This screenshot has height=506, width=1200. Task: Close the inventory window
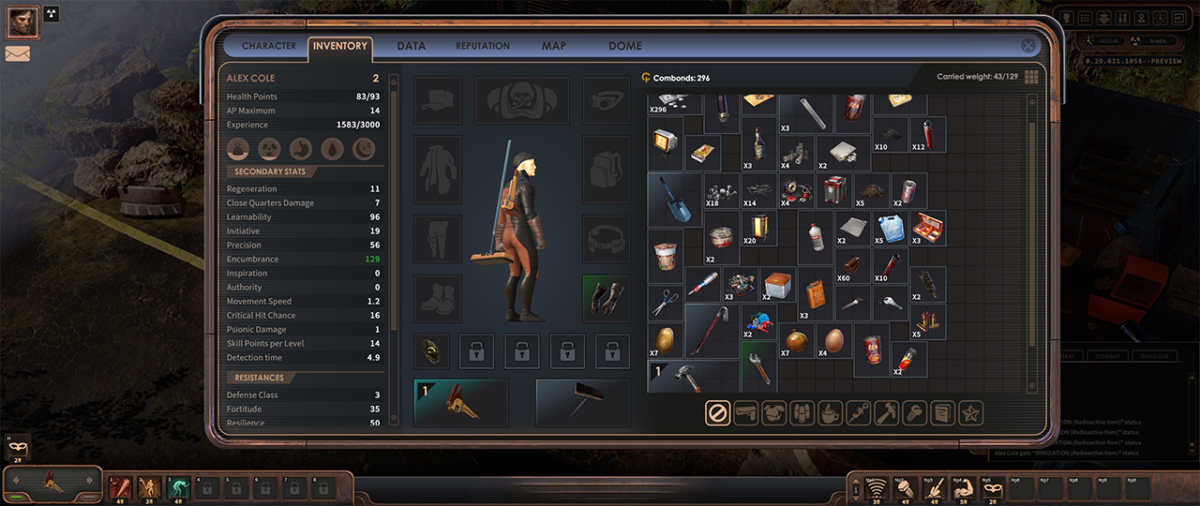pyautogui.click(x=1028, y=46)
